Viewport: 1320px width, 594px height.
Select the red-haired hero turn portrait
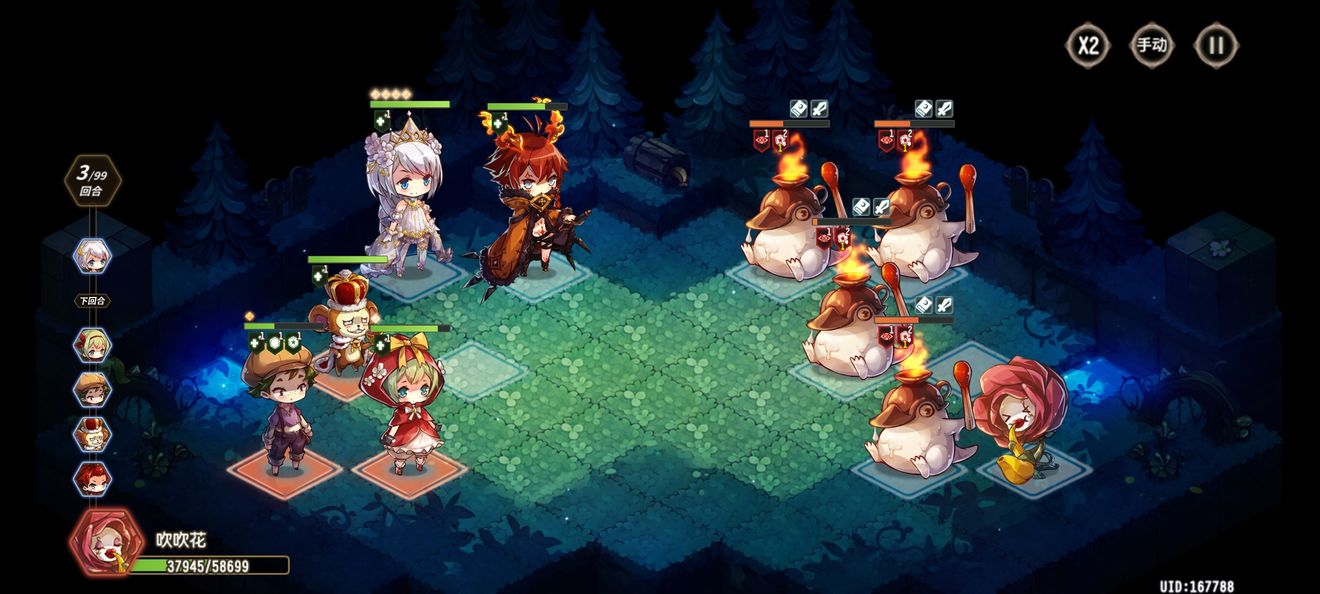click(x=93, y=477)
